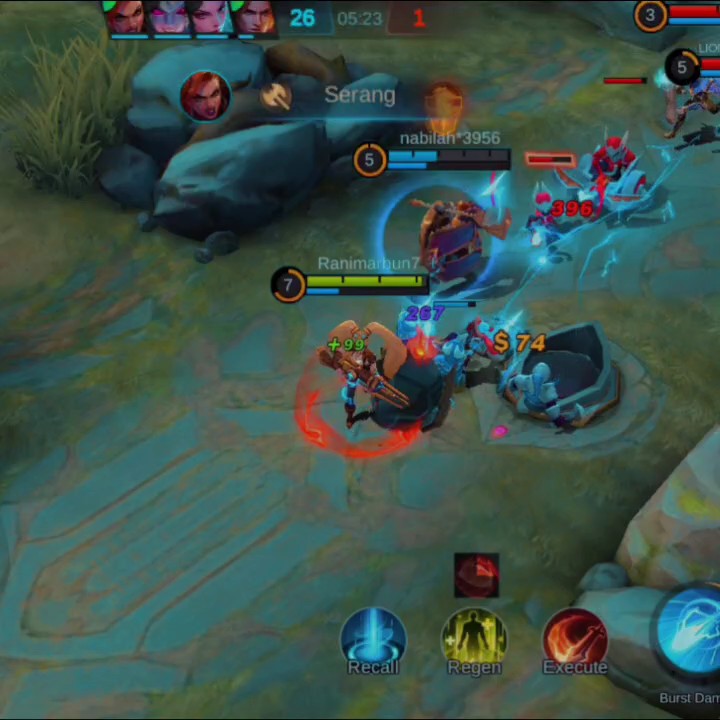
Task: Use the Regen heal button
Action: 474,640
